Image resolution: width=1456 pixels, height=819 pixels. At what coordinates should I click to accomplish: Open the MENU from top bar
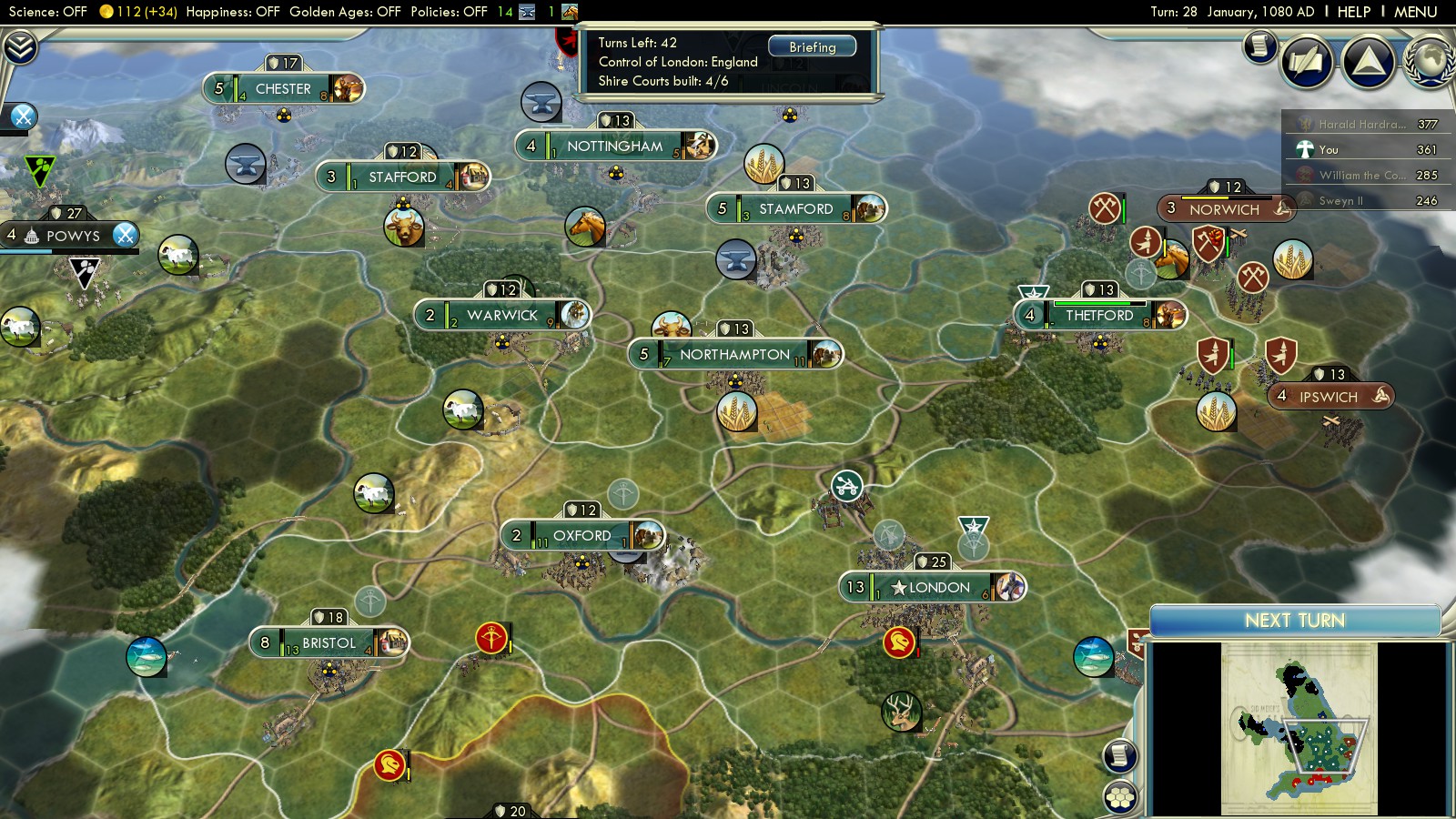[1415, 12]
